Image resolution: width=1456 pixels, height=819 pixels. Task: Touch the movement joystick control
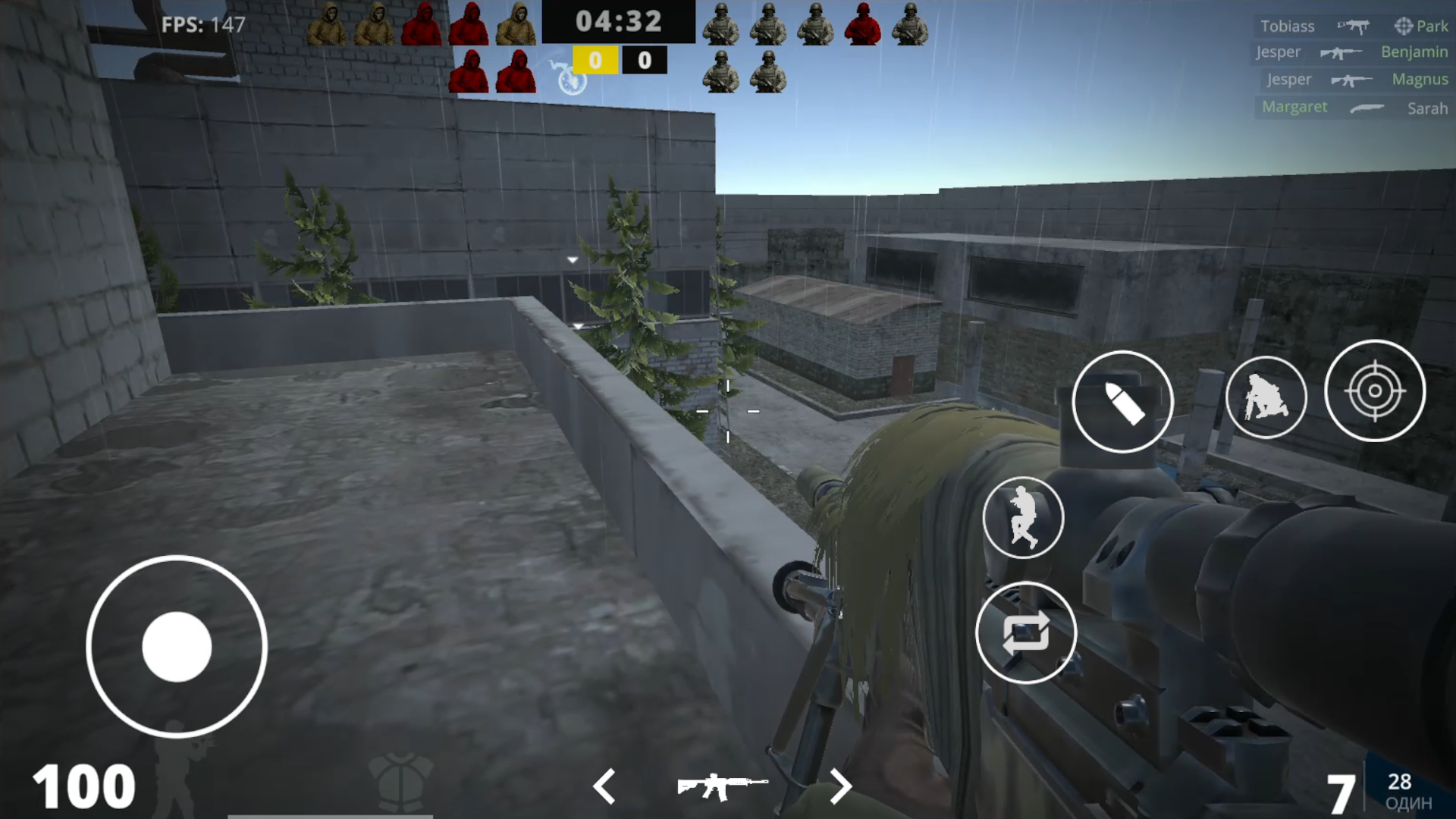click(176, 645)
